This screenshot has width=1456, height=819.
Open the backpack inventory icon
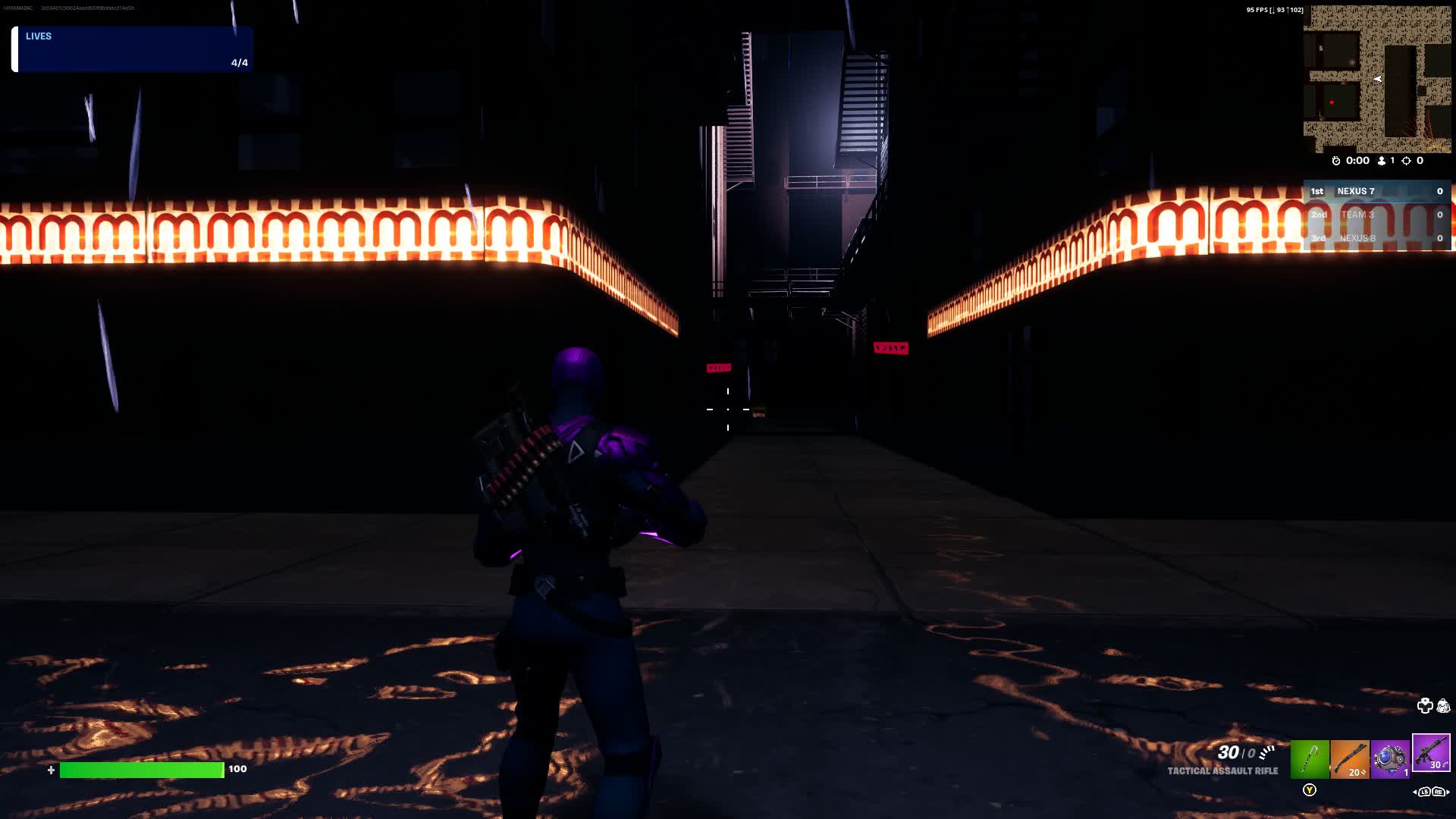(1443, 706)
